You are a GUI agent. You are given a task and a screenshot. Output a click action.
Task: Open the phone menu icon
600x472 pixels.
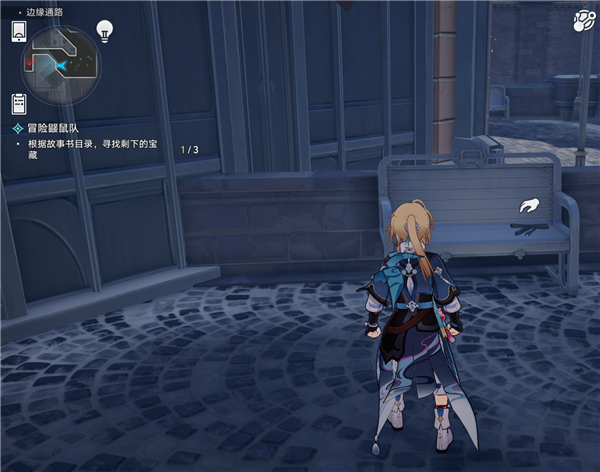point(18,31)
